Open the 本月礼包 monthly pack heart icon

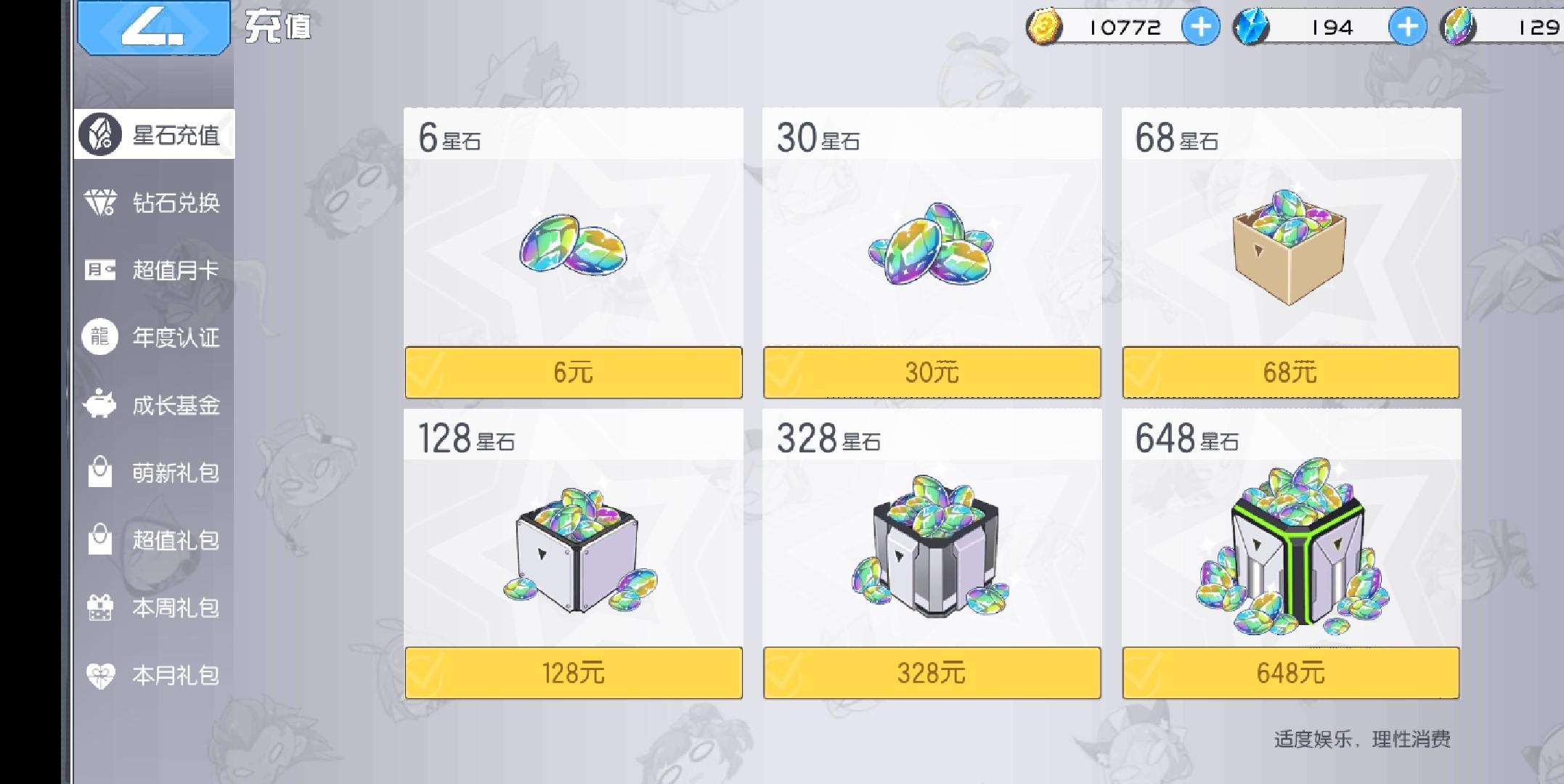(99, 675)
